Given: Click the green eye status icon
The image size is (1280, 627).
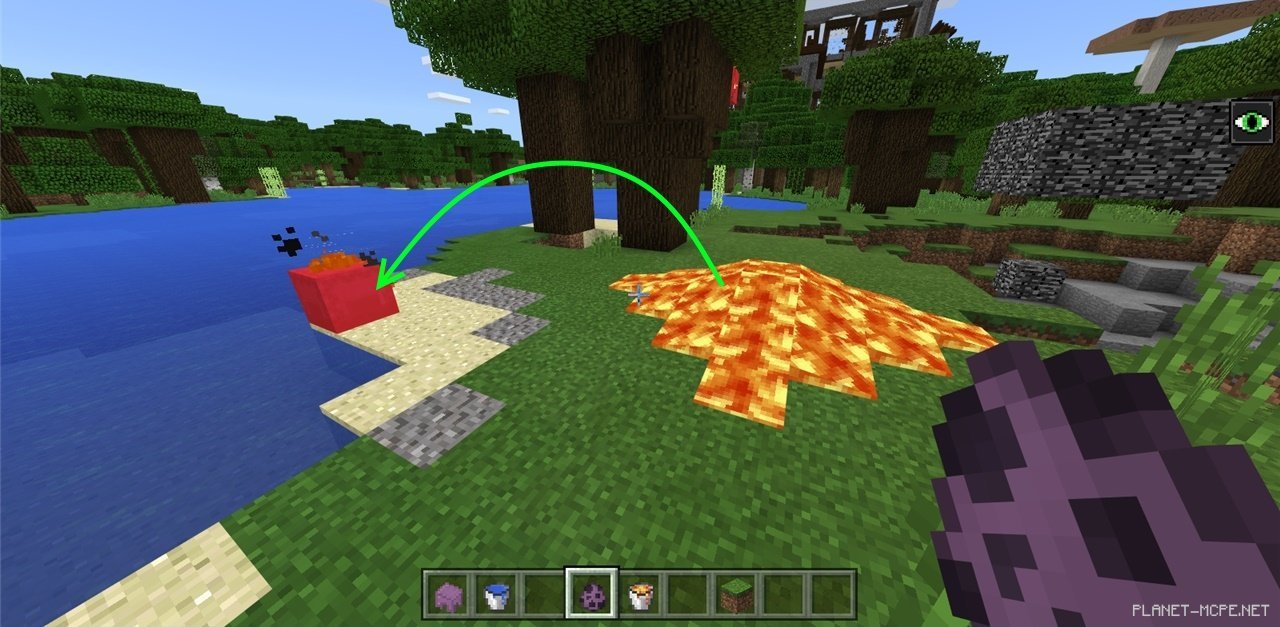Looking at the screenshot, I should click(x=1251, y=122).
